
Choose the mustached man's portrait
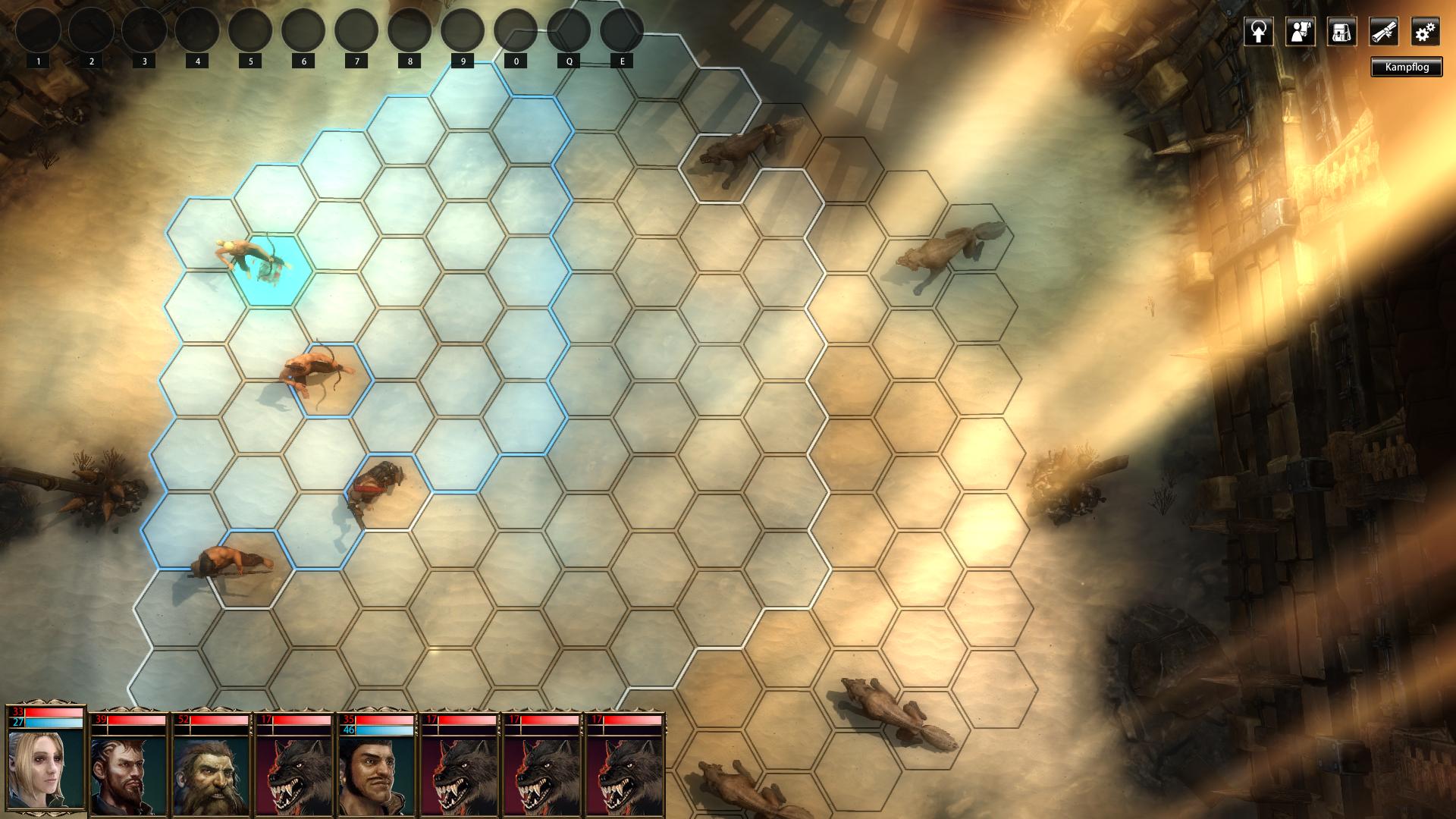[x=376, y=775]
